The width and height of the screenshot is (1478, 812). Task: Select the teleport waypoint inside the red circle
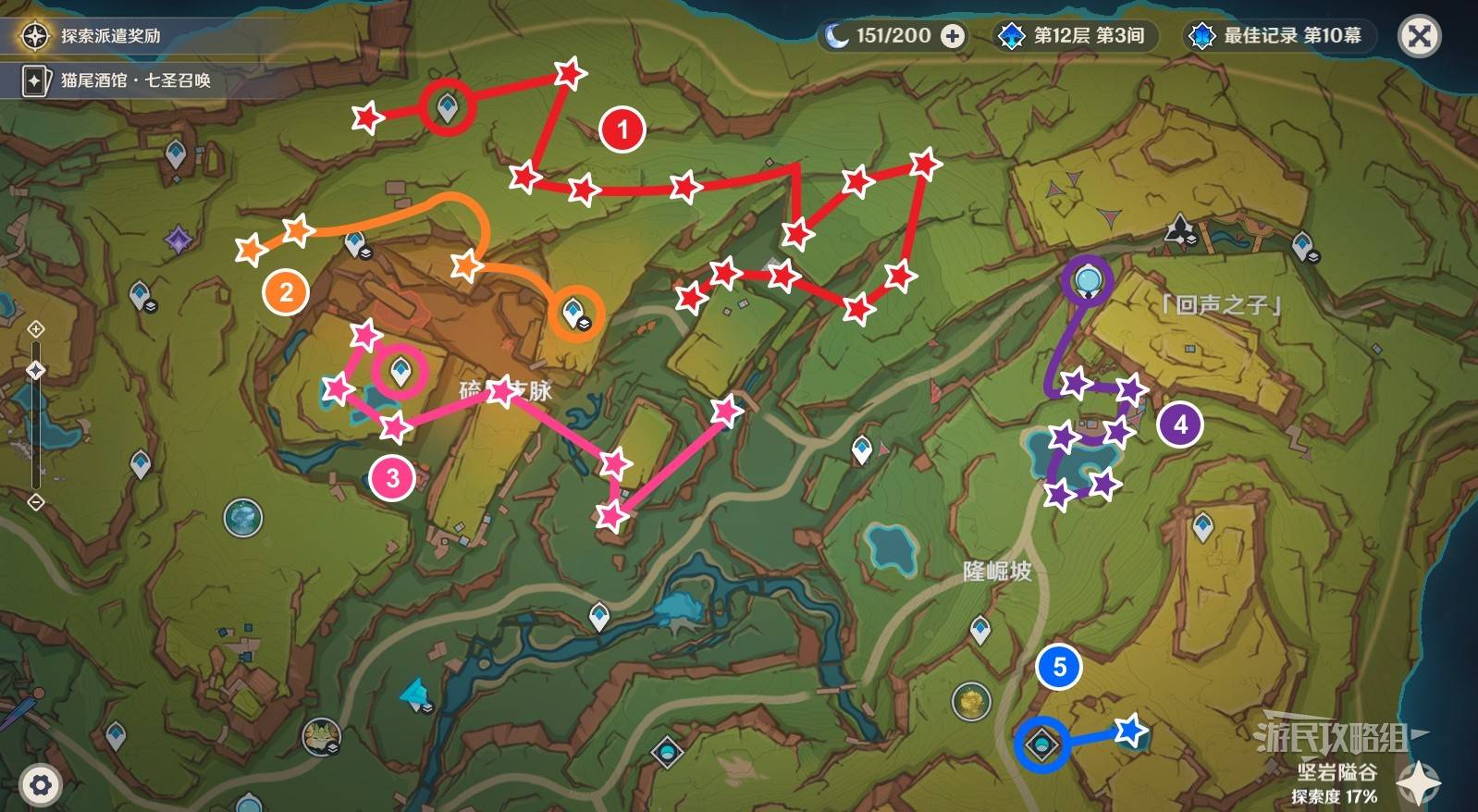[449, 107]
